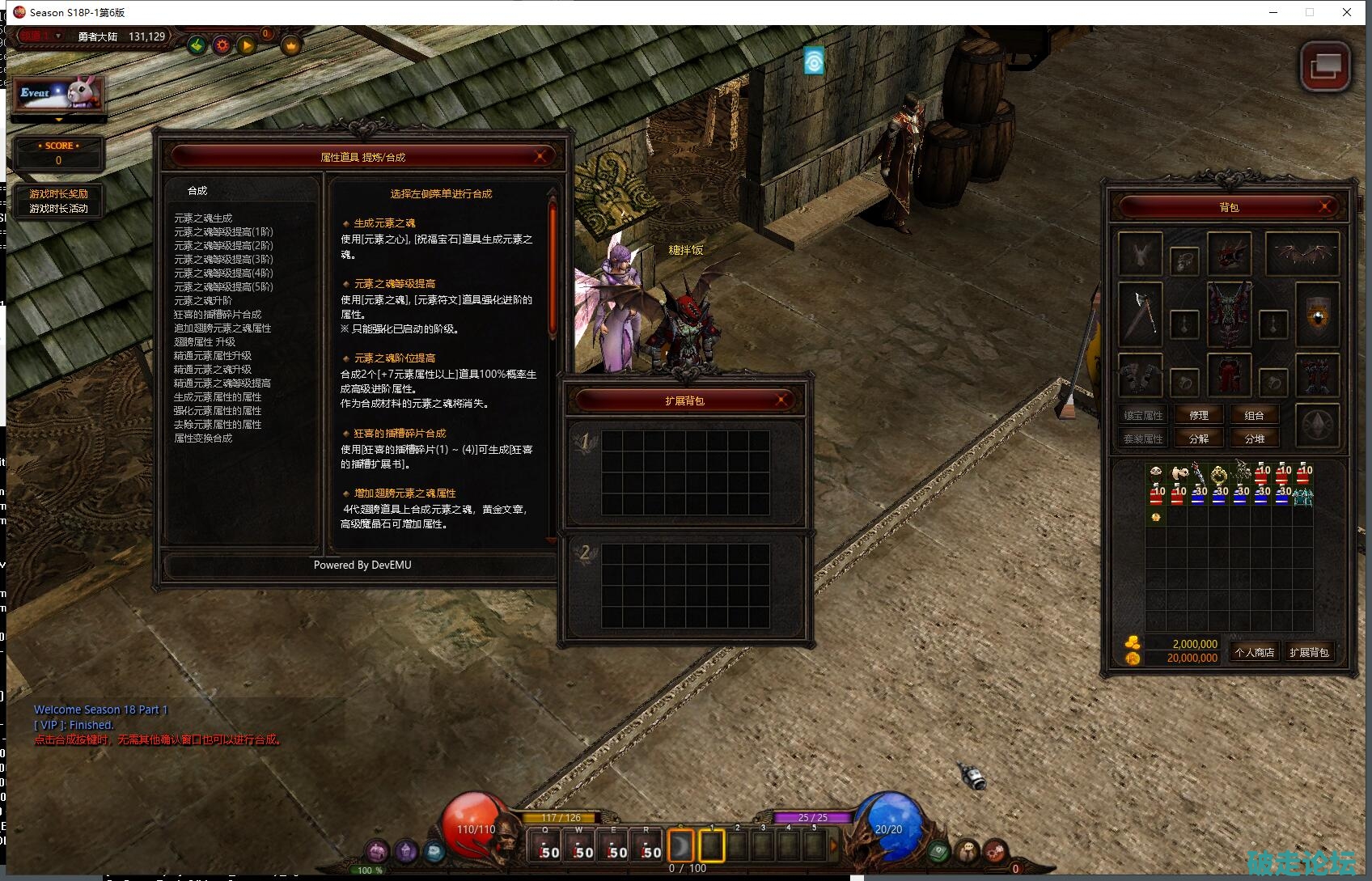Click the 修理 repair button
The height and width of the screenshot is (881, 1372).
(x=1199, y=416)
